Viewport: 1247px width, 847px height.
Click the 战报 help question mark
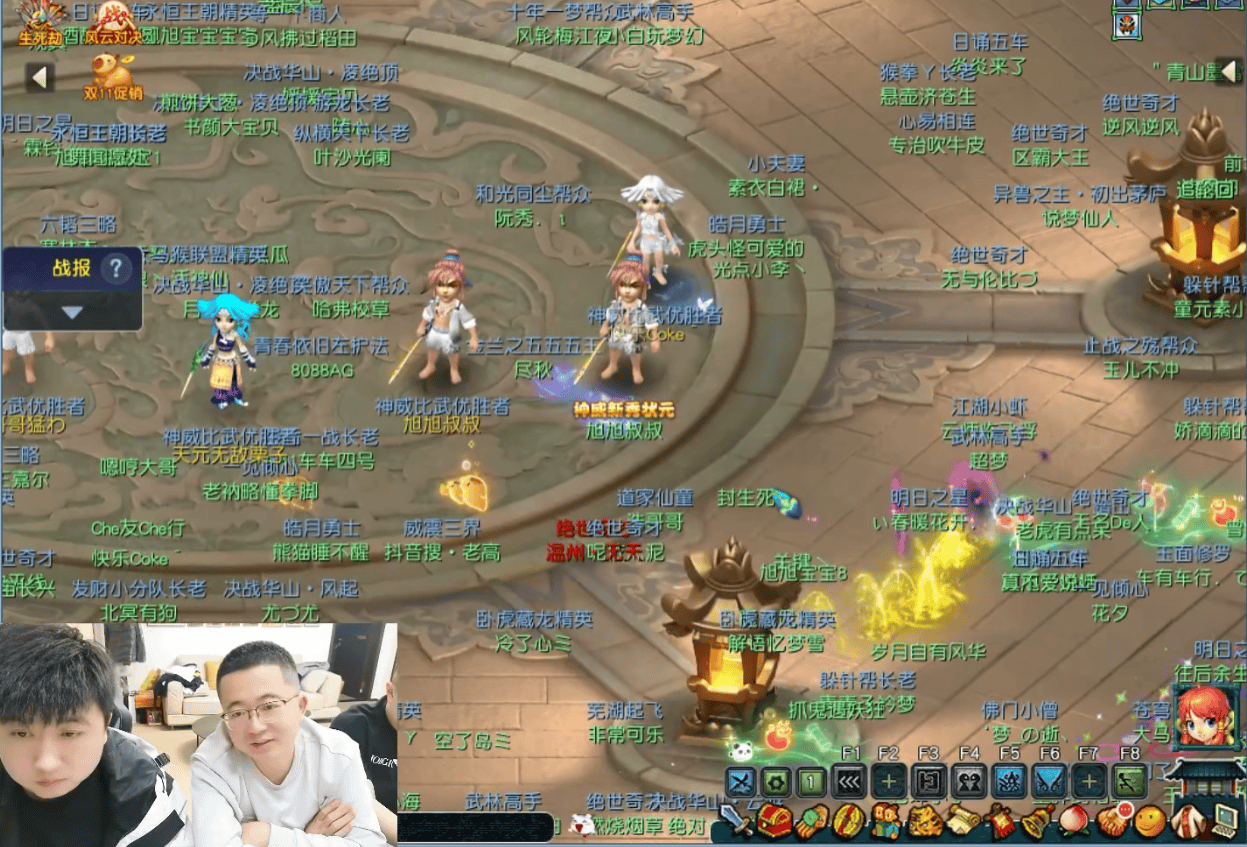pyautogui.click(x=116, y=268)
